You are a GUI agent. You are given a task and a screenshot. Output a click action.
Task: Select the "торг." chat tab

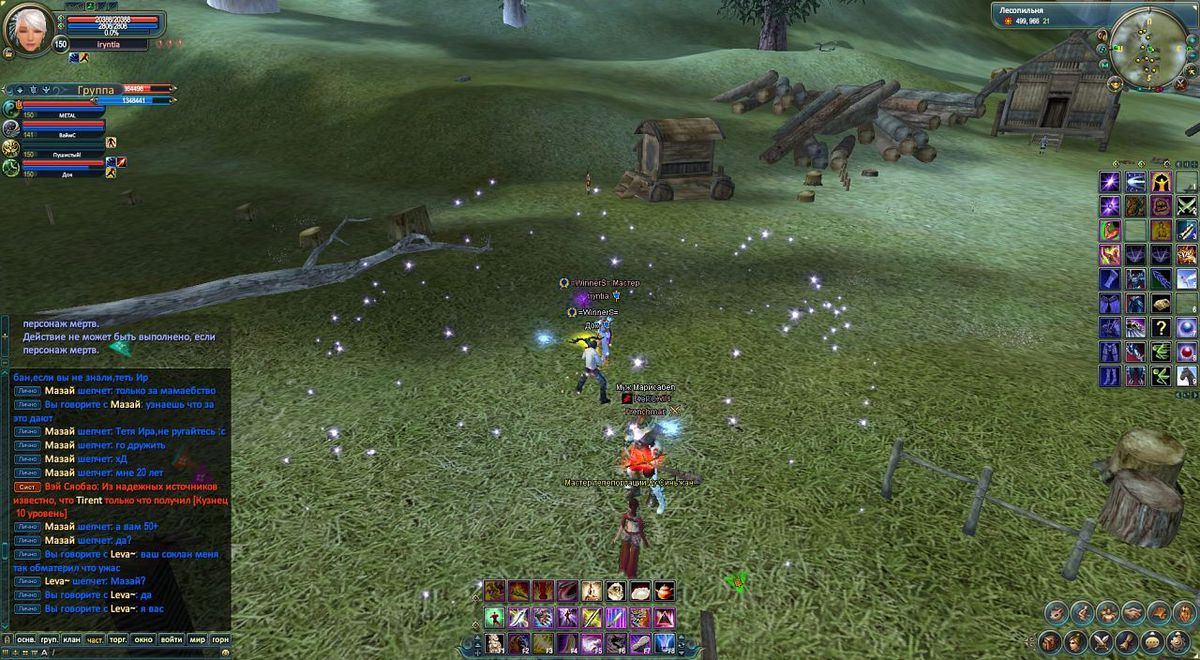pyautogui.click(x=120, y=638)
